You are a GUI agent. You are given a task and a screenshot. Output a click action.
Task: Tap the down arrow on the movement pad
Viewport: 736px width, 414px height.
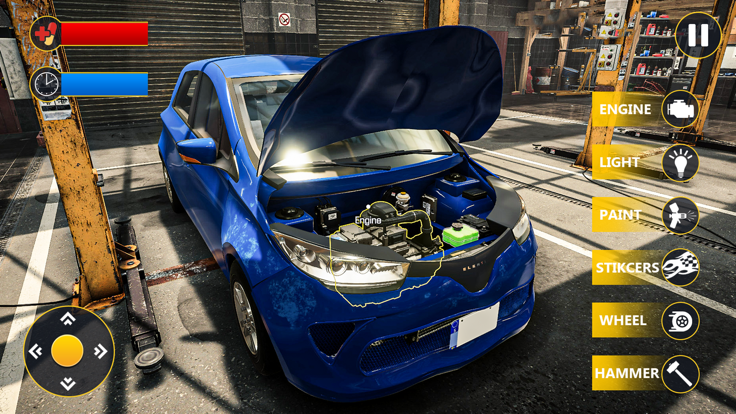click(68, 384)
